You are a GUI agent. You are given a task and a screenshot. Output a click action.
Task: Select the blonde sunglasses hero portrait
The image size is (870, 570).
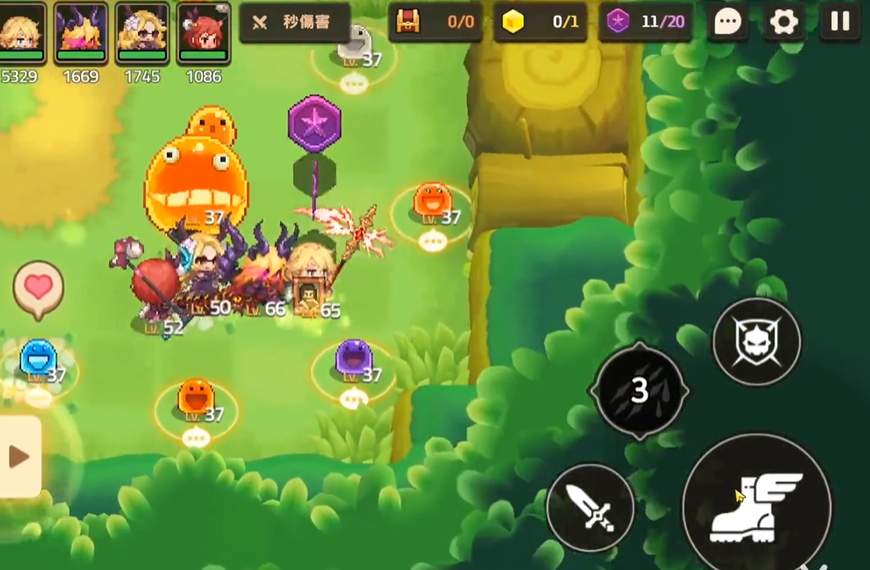pos(142,32)
